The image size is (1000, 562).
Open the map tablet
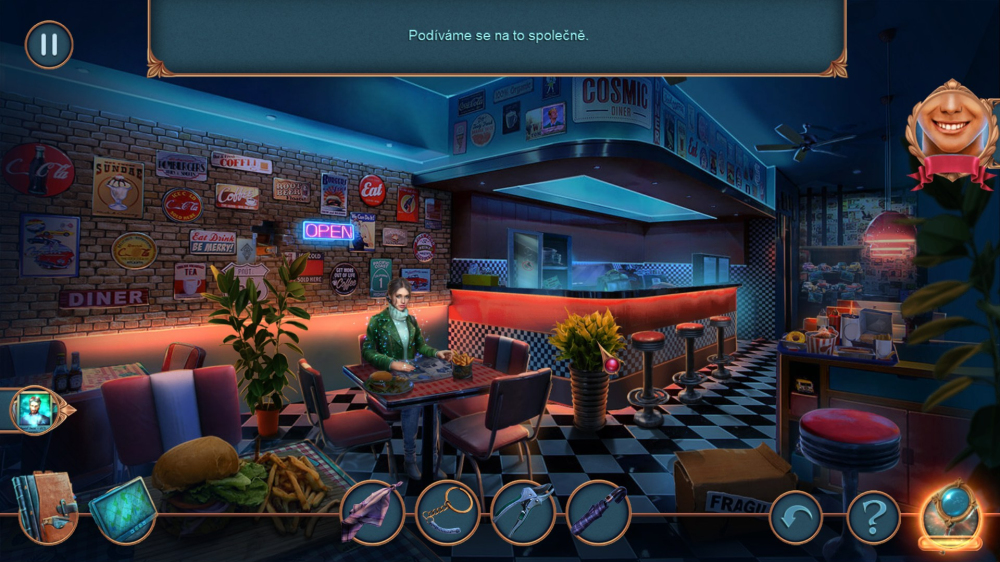point(122,509)
